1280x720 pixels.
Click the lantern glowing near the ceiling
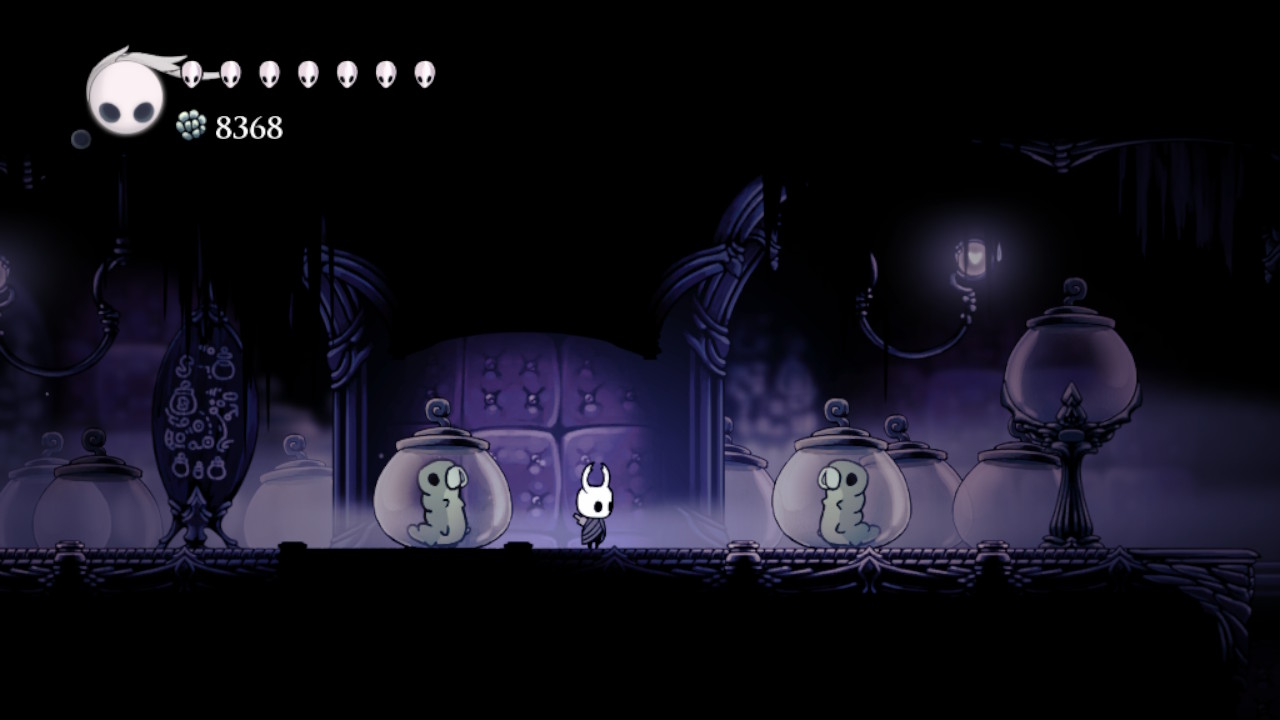977,255
